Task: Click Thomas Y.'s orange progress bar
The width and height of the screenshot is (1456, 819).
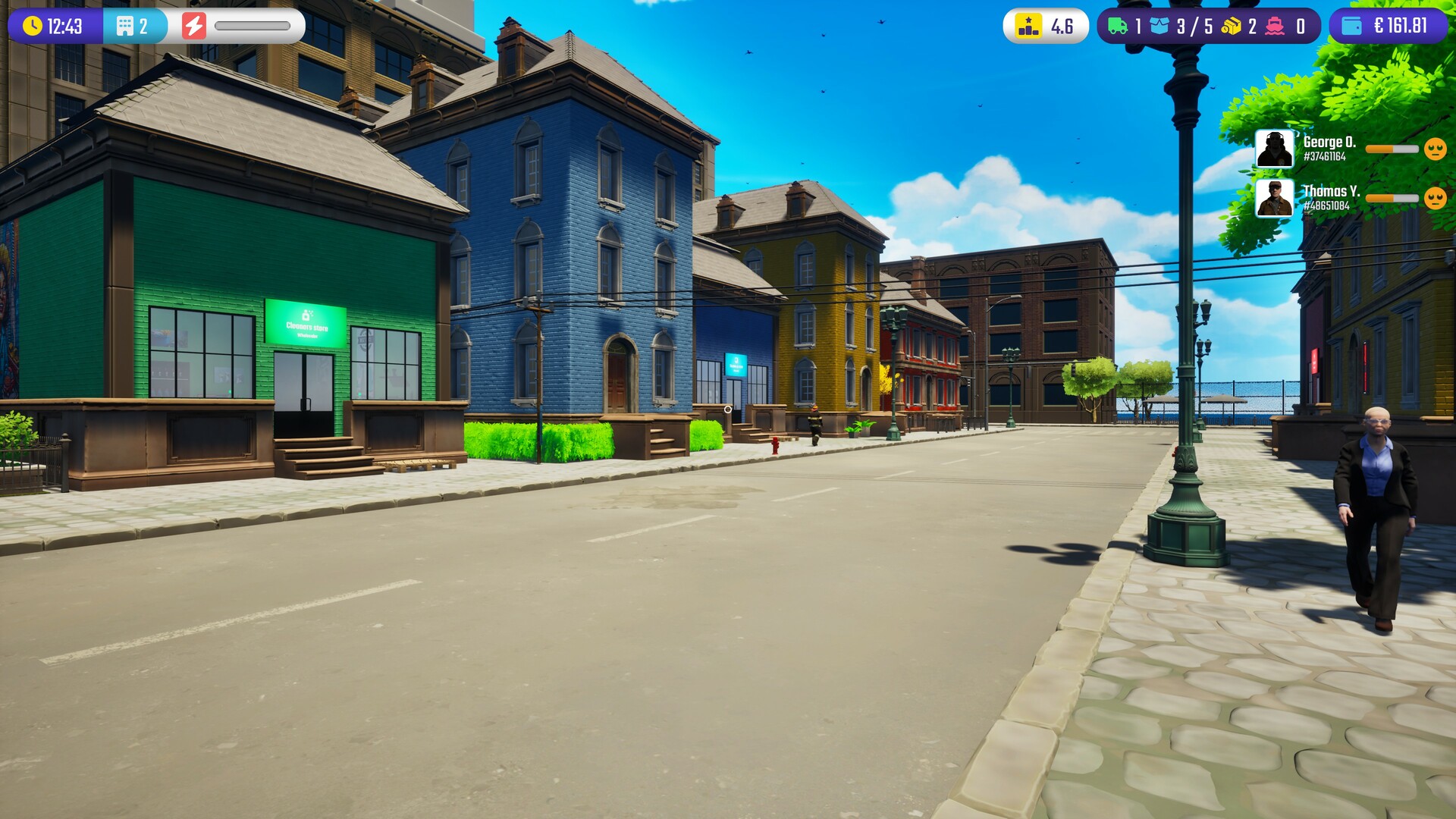Action: point(1391,197)
